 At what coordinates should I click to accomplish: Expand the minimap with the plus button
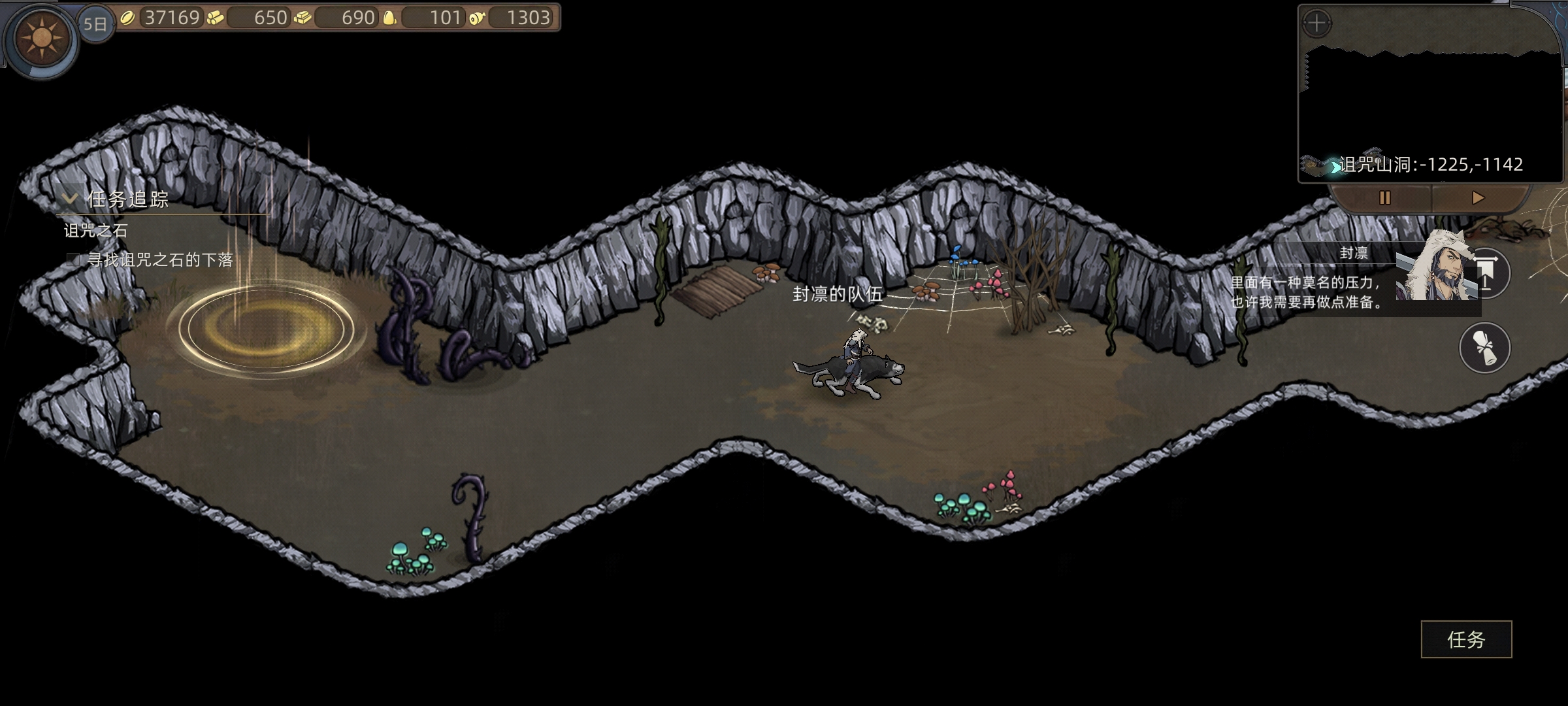tap(1316, 24)
